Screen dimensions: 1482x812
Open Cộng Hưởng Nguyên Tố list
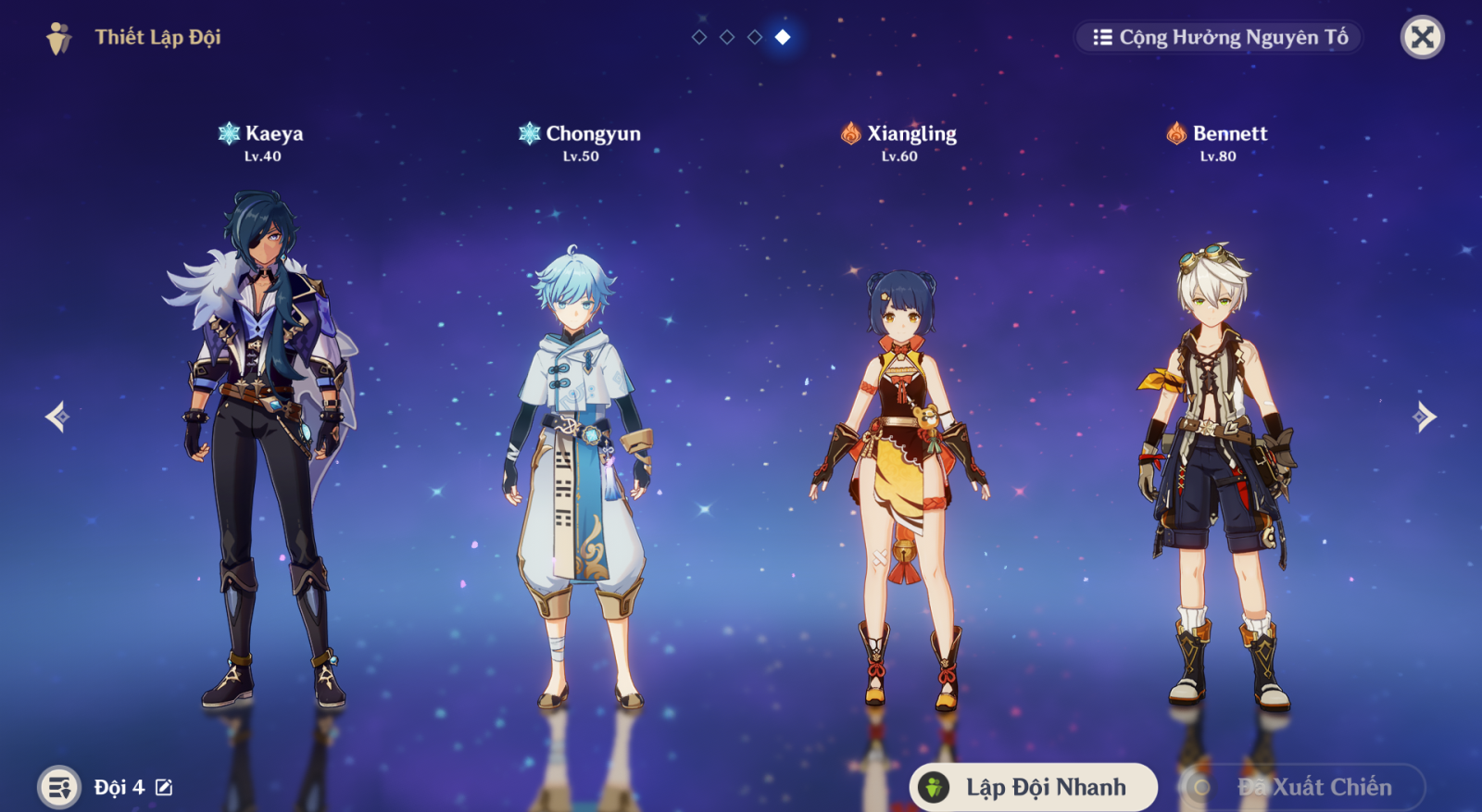1219,37
